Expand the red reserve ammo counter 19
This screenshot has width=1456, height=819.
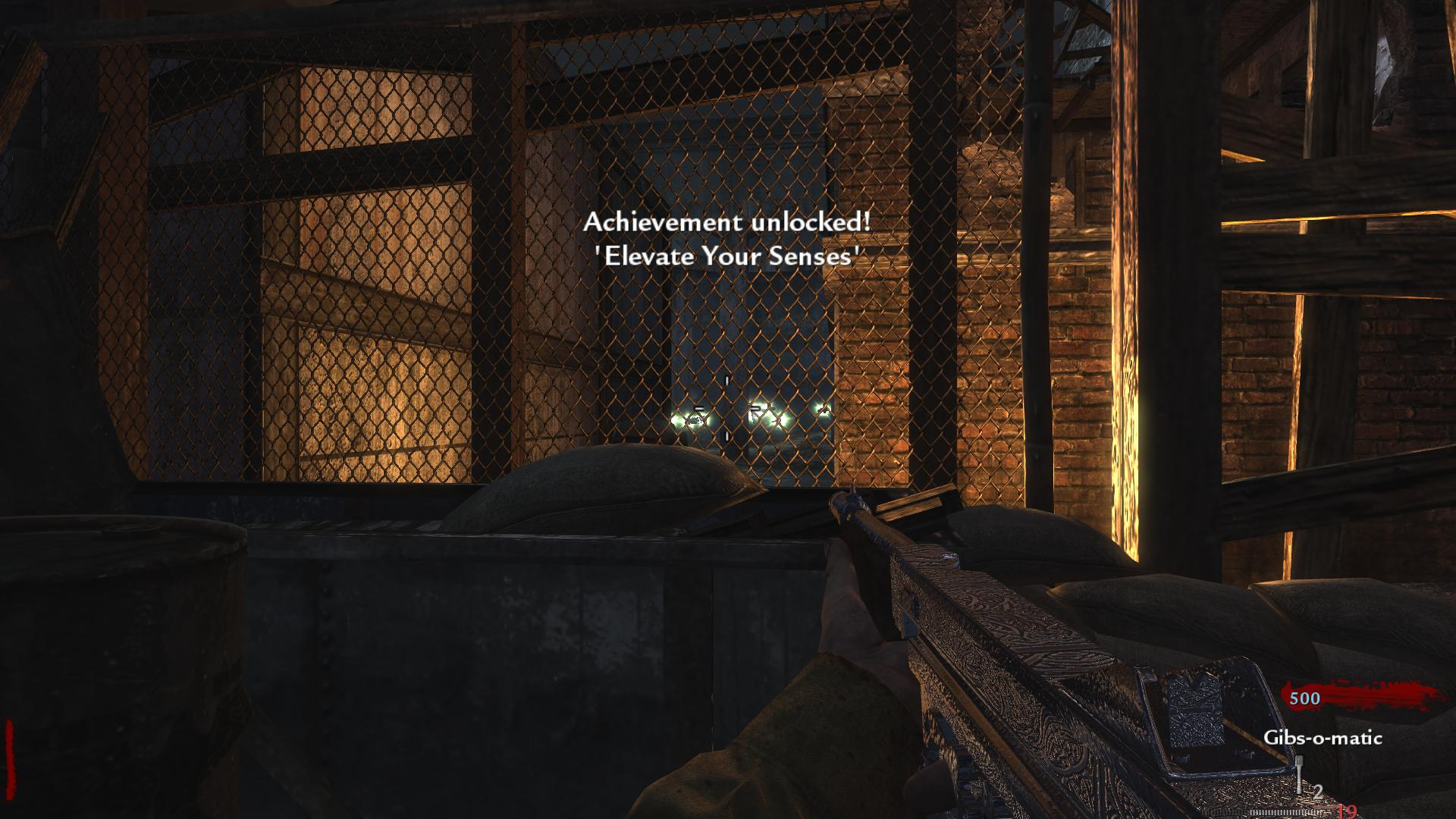[1346, 812]
